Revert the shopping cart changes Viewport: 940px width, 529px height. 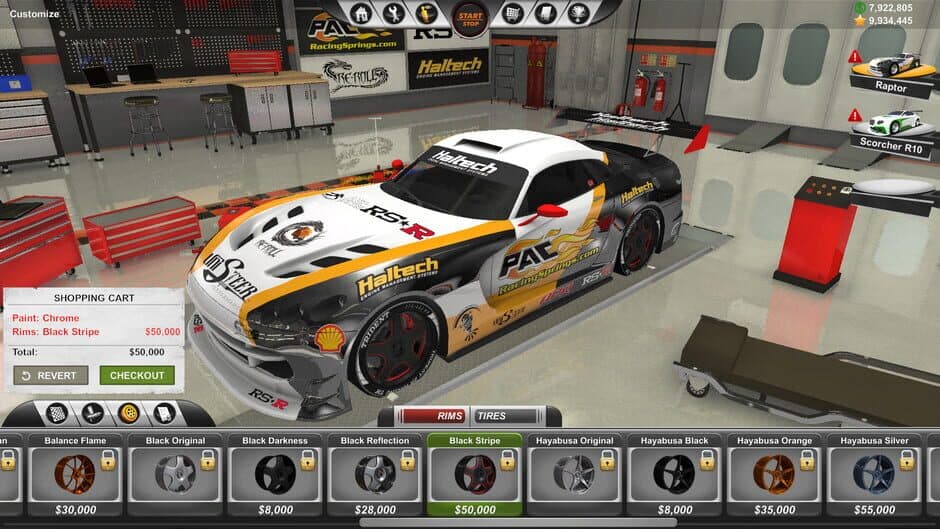(51, 376)
